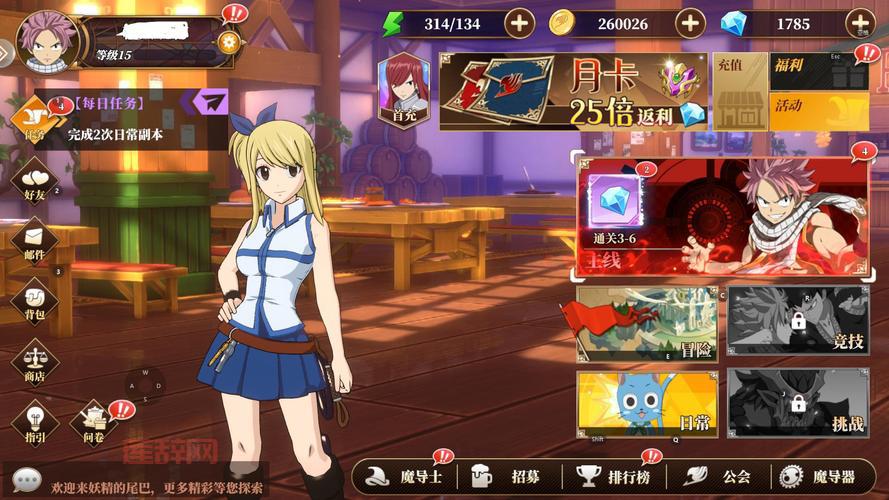
Task: Click the gear settings icon
Action: pyautogui.click(x=229, y=41)
